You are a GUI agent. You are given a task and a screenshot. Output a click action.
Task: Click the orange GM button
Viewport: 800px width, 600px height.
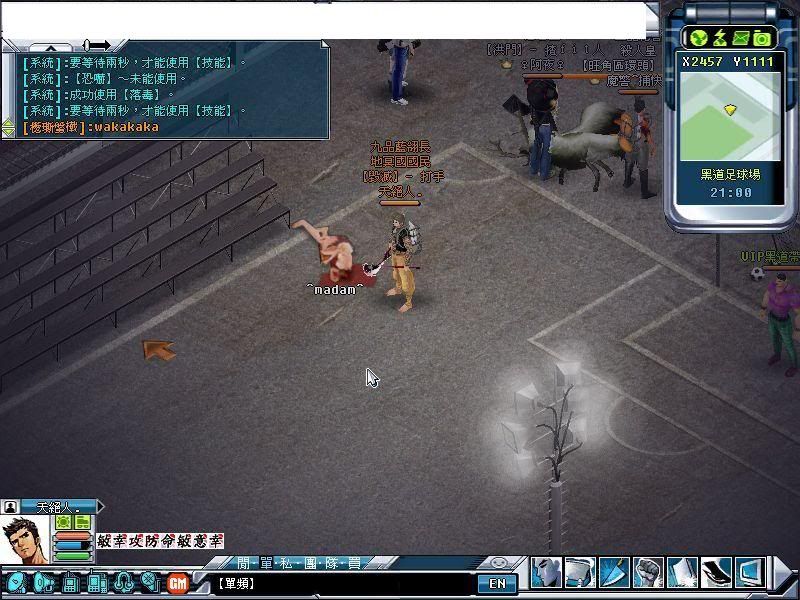(178, 582)
